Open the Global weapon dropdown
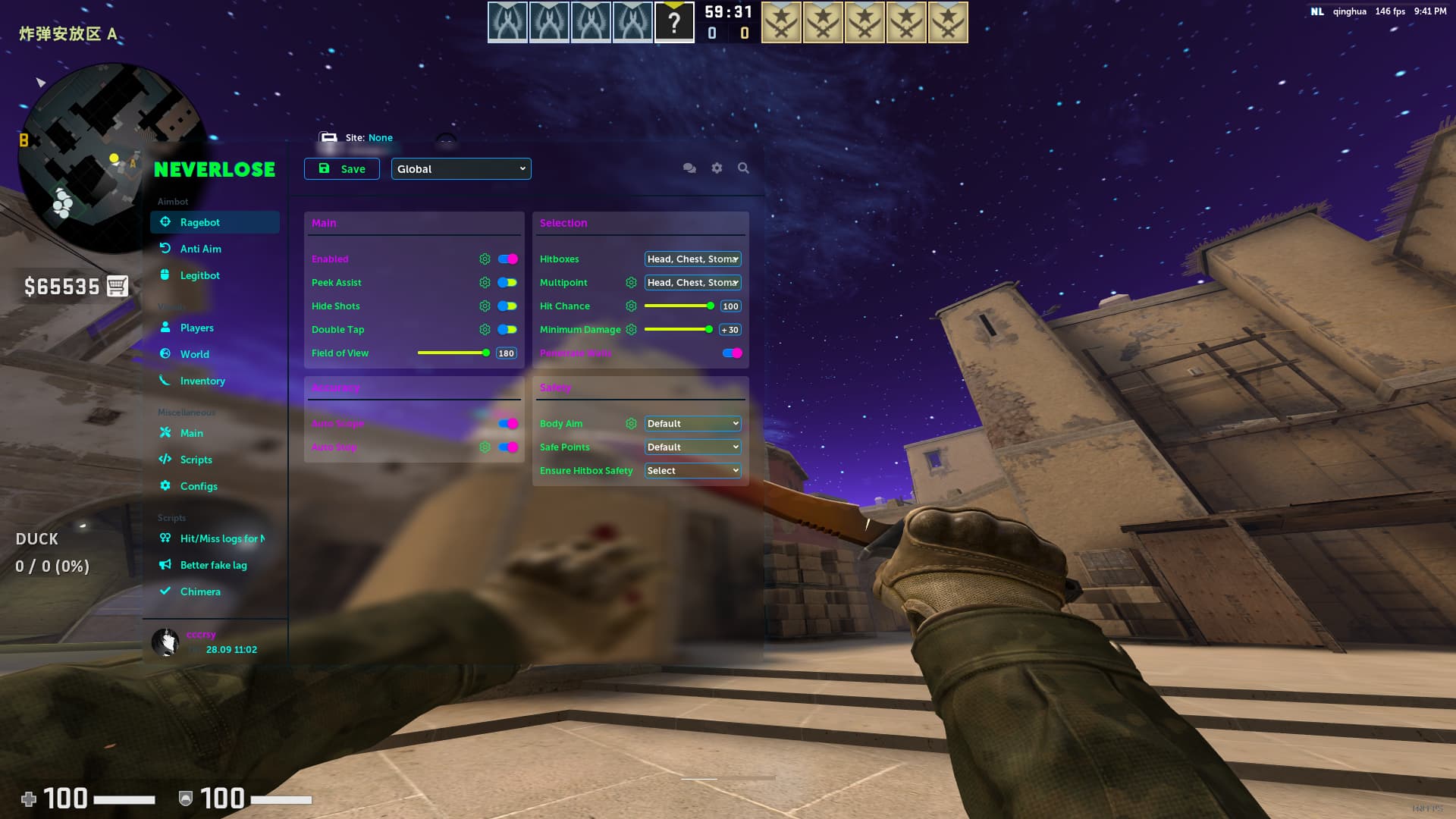This screenshot has width=1456, height=819. 461,169
